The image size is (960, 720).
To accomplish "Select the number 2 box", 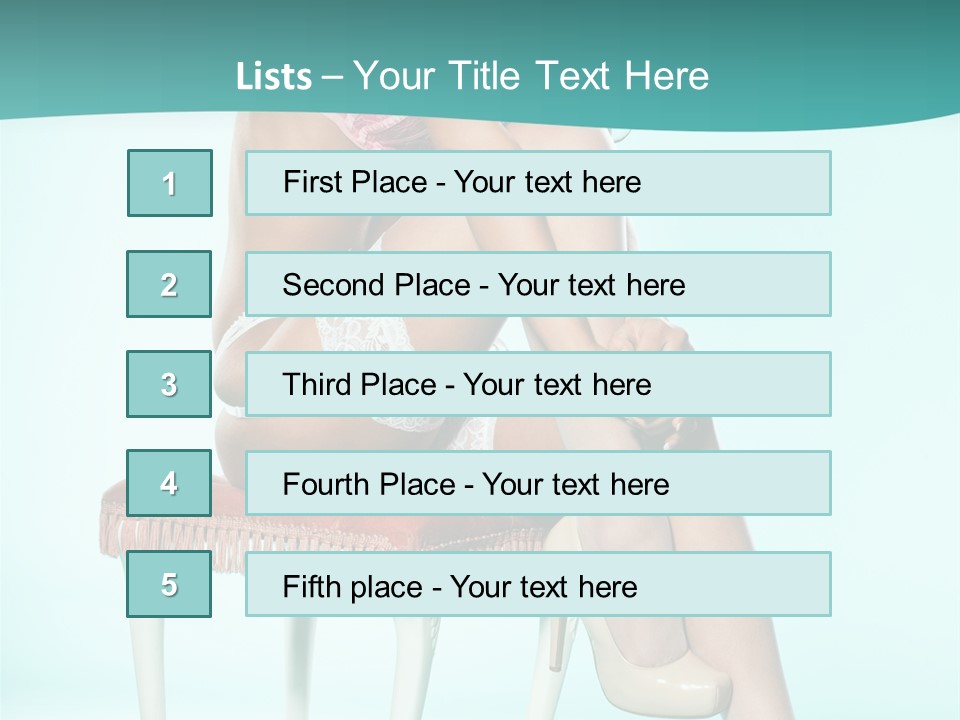I will (x=170, y=284).
